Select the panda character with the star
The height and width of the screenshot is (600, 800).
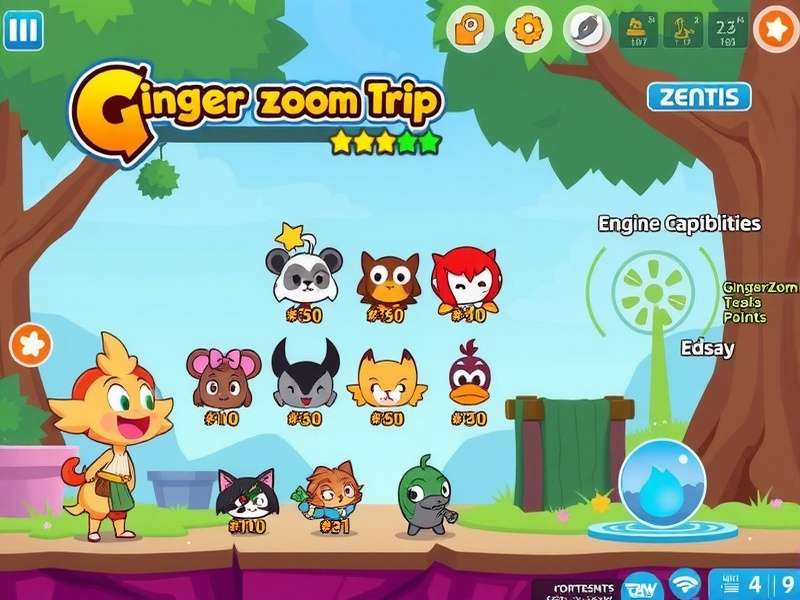coord(303,273)
